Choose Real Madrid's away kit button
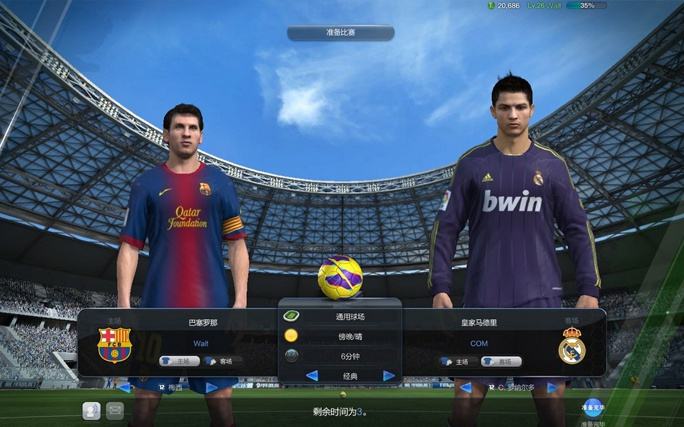The image size is (684, 427). (500, 361)
